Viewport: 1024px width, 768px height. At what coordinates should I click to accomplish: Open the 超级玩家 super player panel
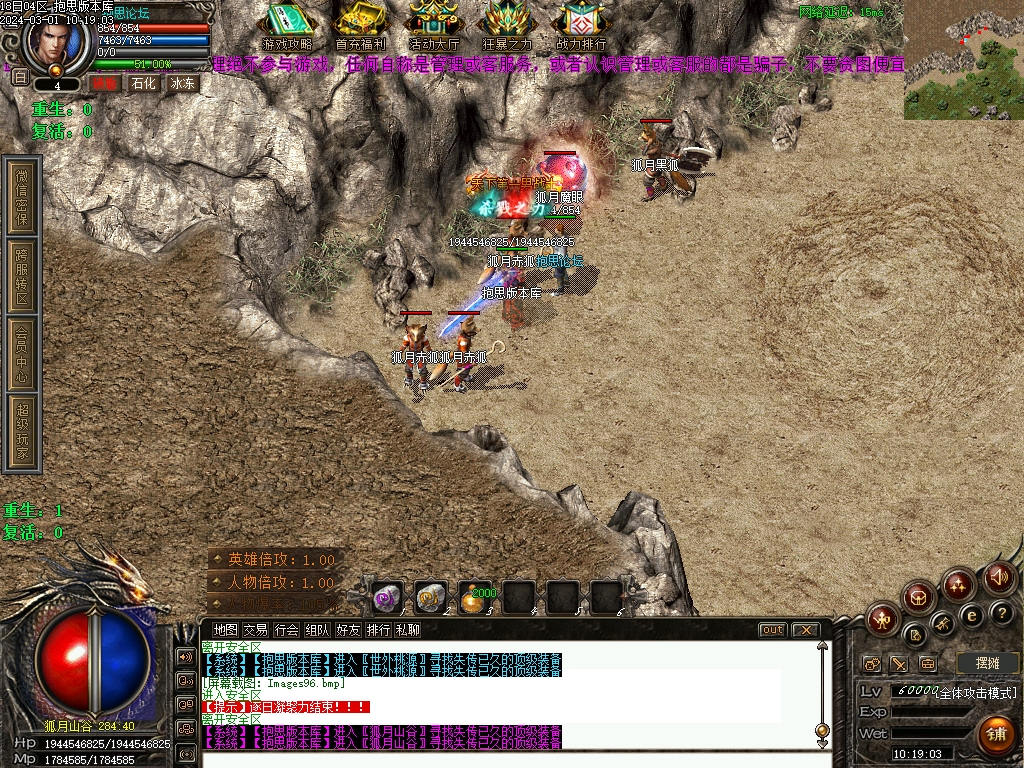[x=22, y=432]
